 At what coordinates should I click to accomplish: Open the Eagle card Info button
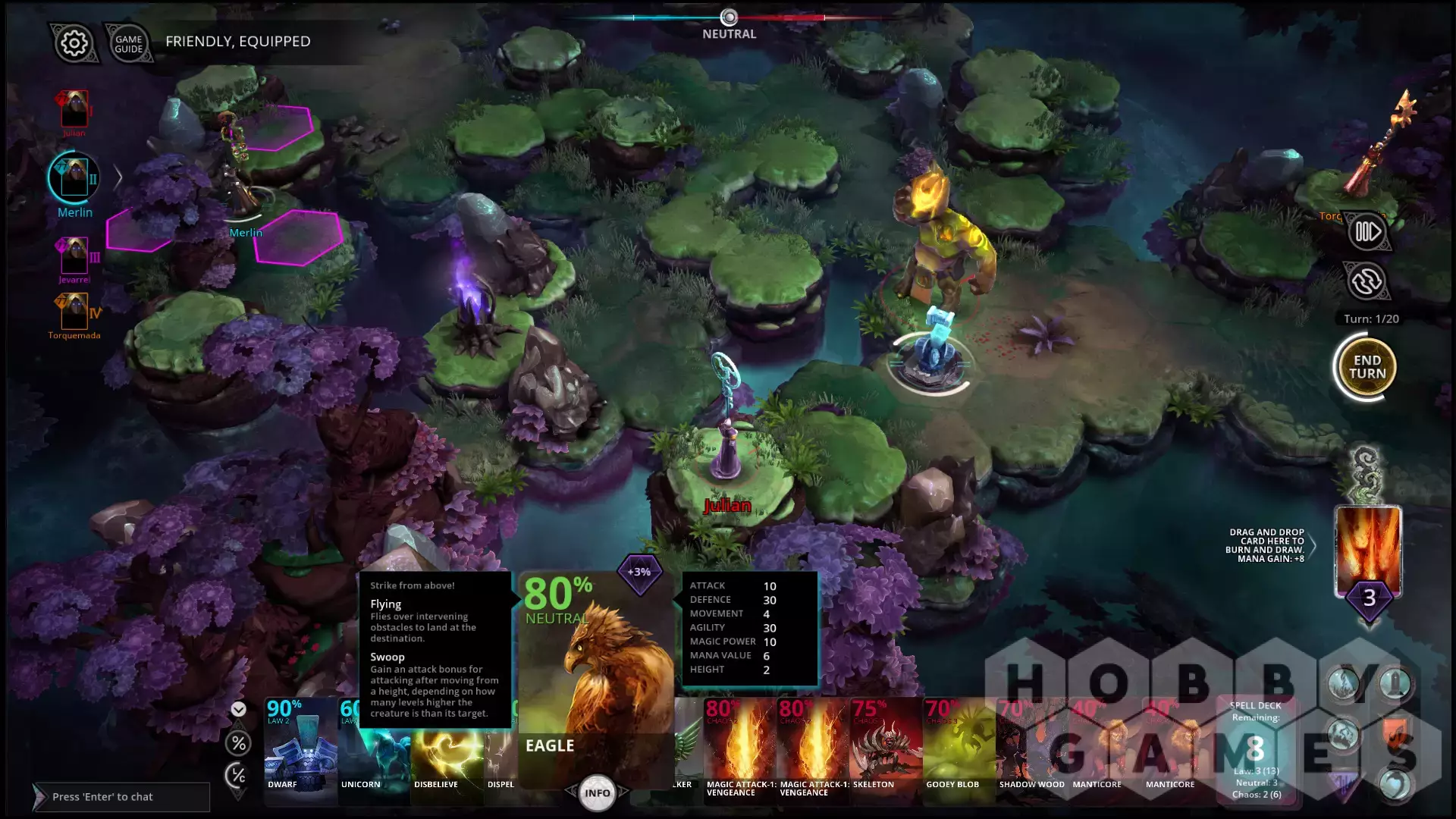[x=597, y=792]
